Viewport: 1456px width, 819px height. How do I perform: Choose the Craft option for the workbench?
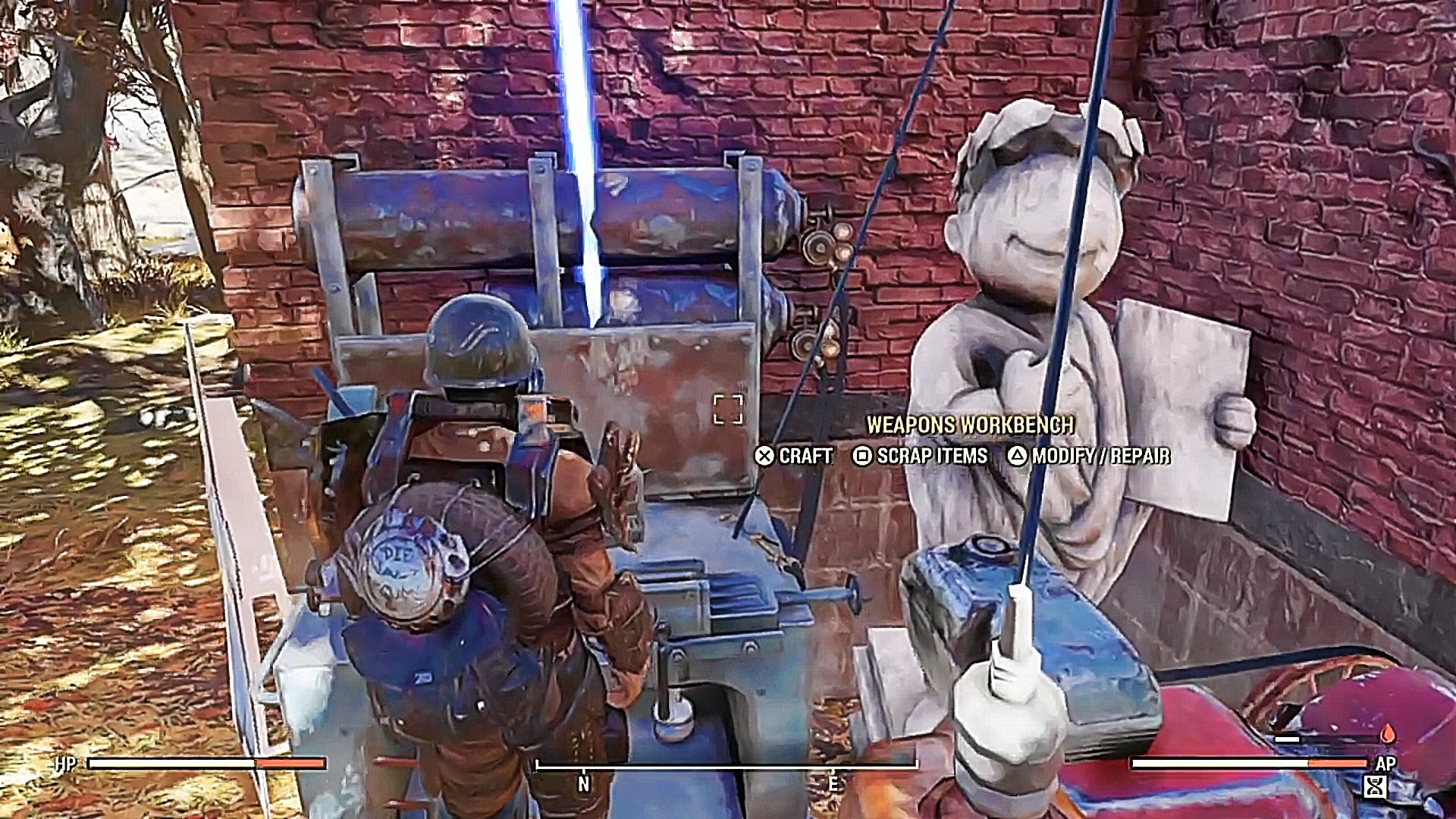click(794, 456)
